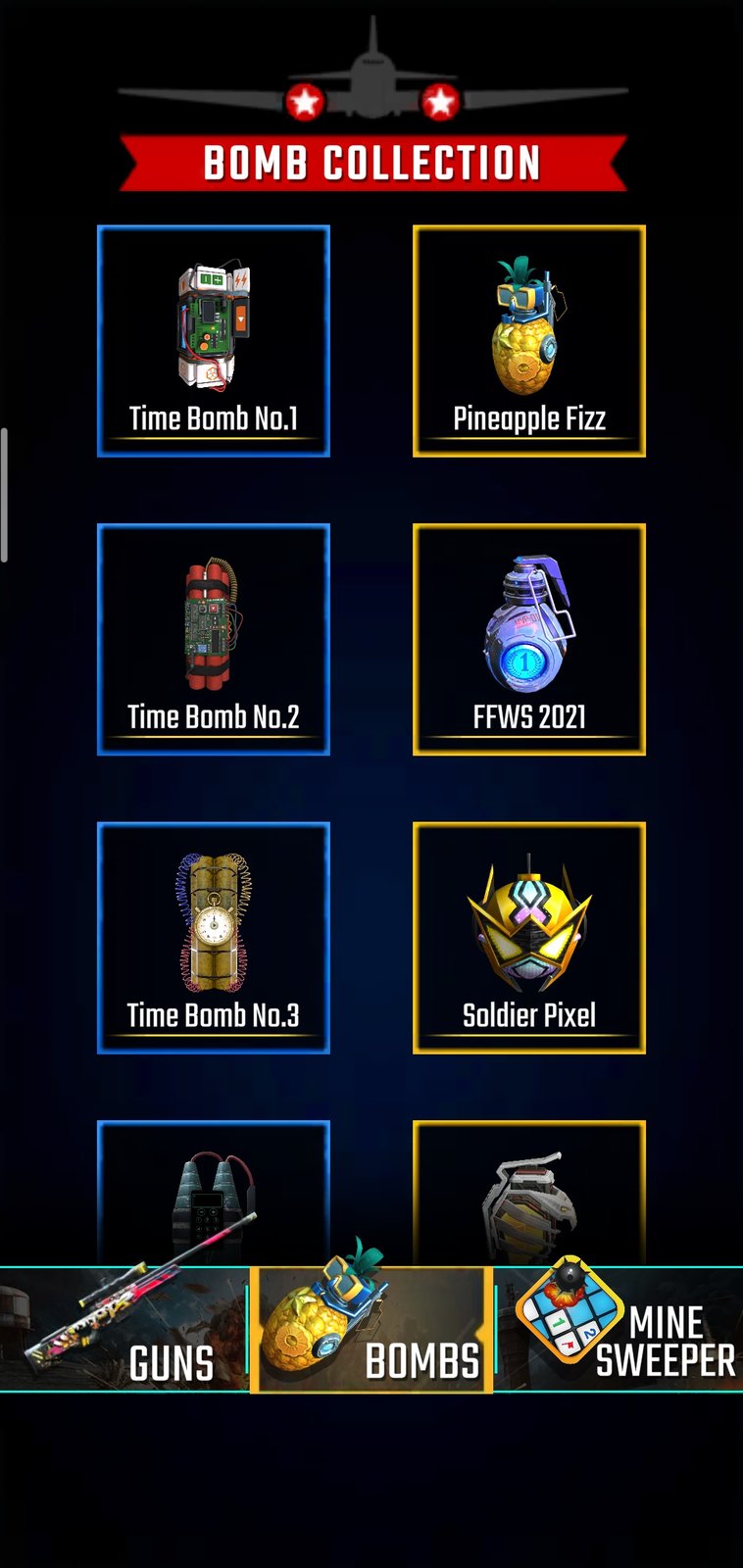Click the Bombs tab
743x1568 pixels.
tap(371, 1329)
